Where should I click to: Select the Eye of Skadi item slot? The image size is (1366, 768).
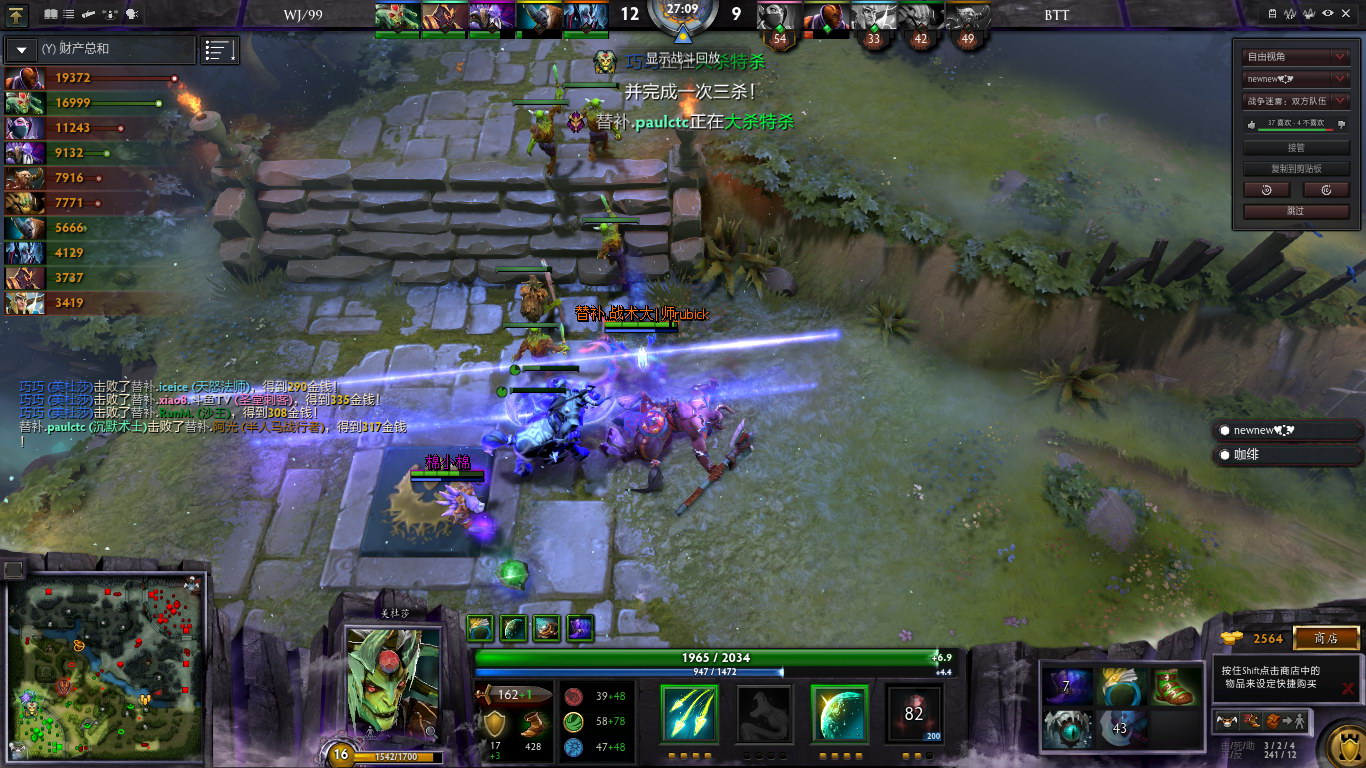(1066, 728)
